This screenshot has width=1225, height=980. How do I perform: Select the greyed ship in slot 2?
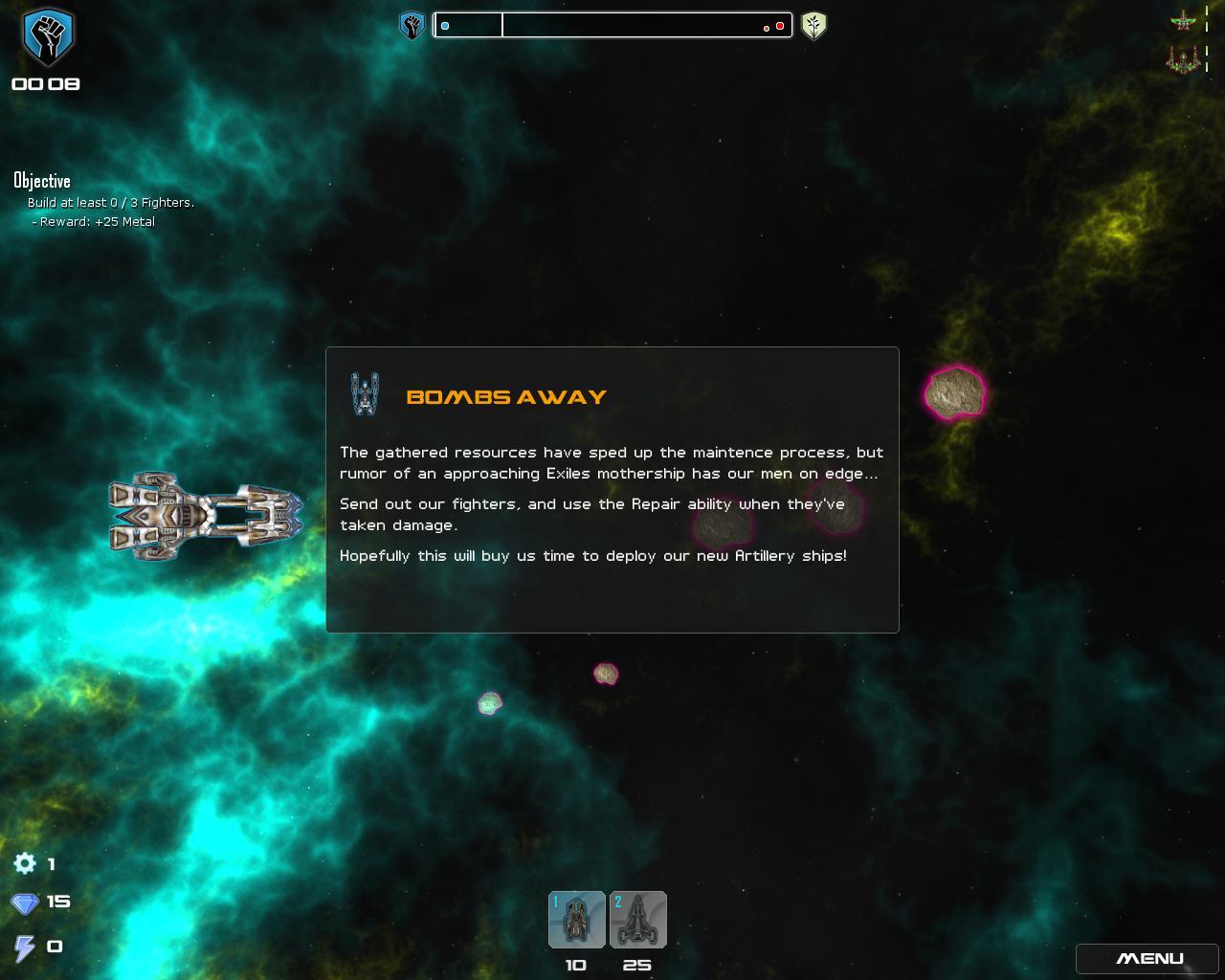pyautogui.click(x=638, y=920)
